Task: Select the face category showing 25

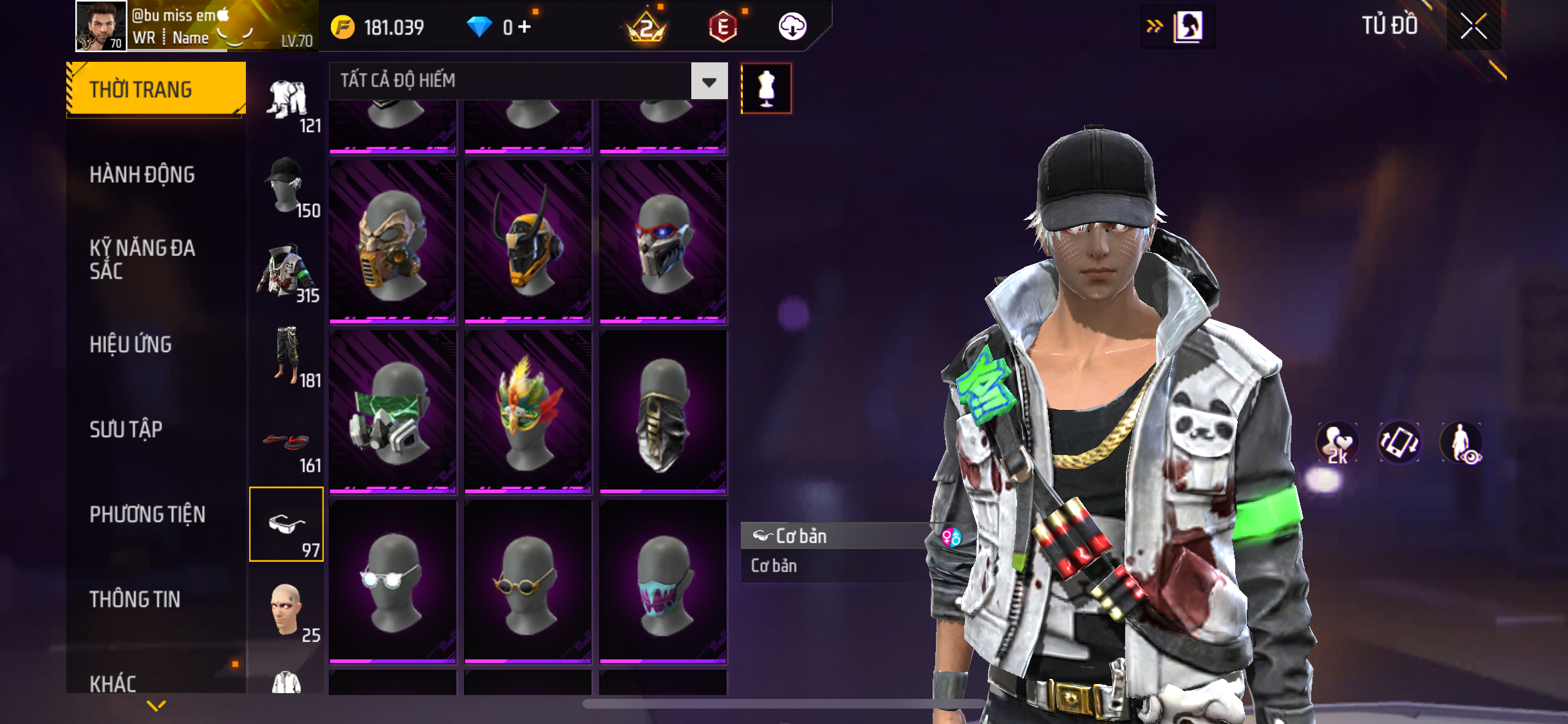Action: 287,610
